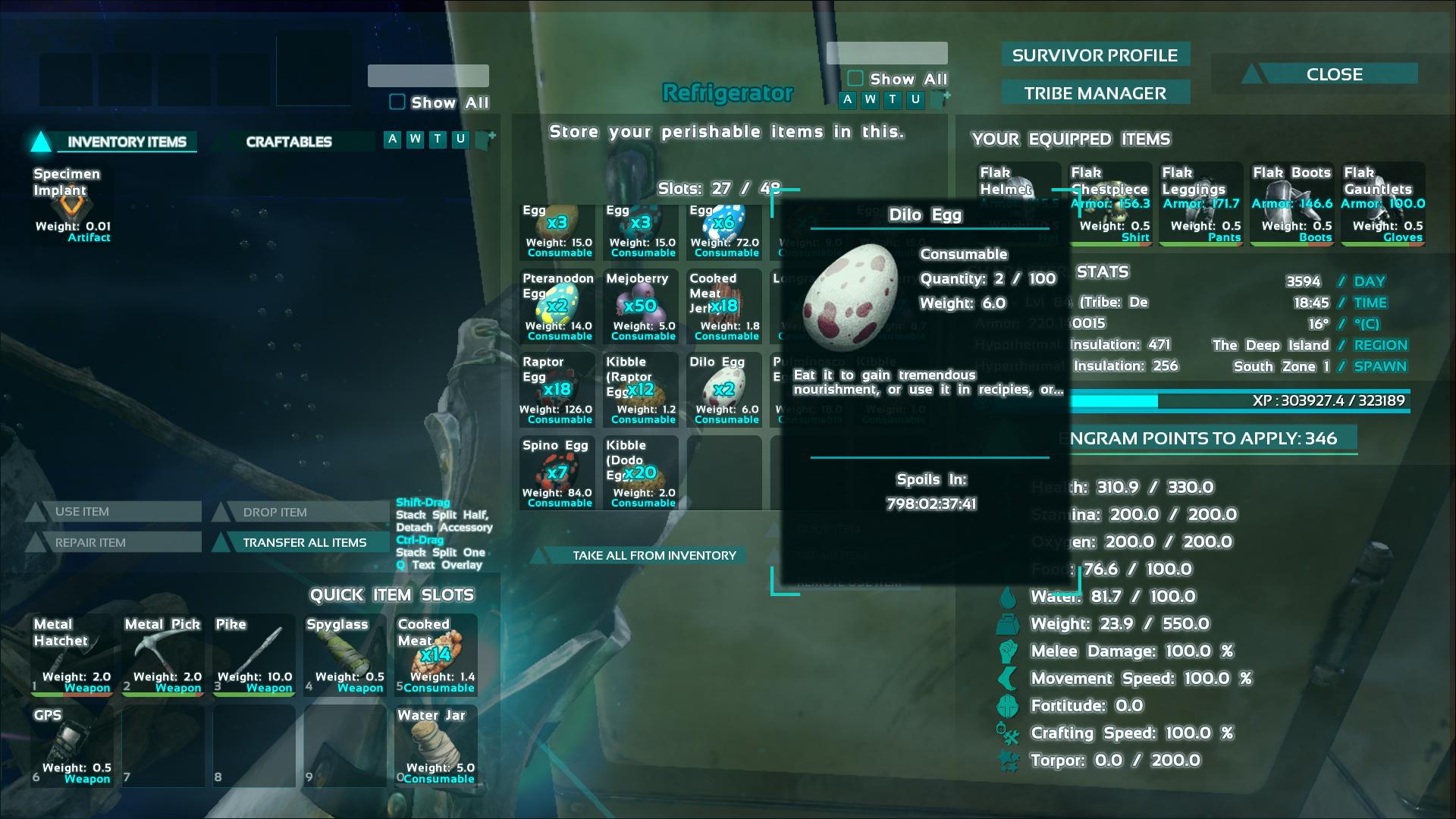Open the Survivor Profile
This screenshot has width=1456, height=819.
1095,55
